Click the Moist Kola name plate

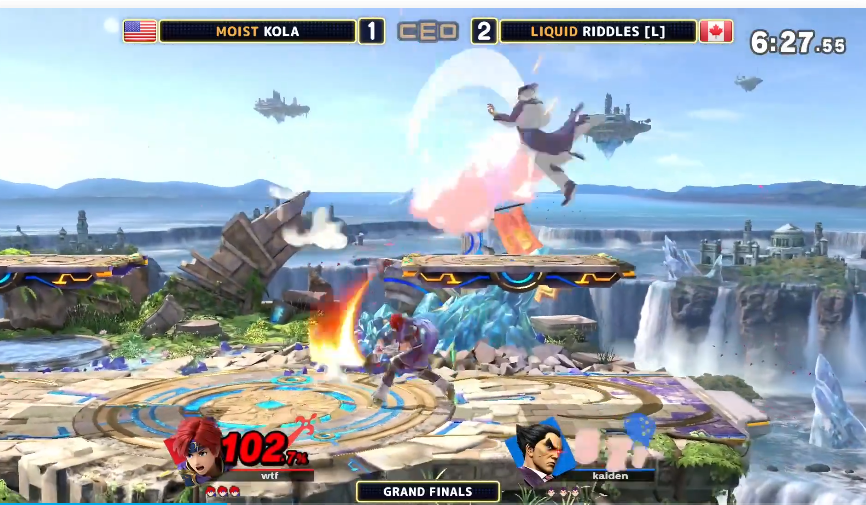point(257,31)
